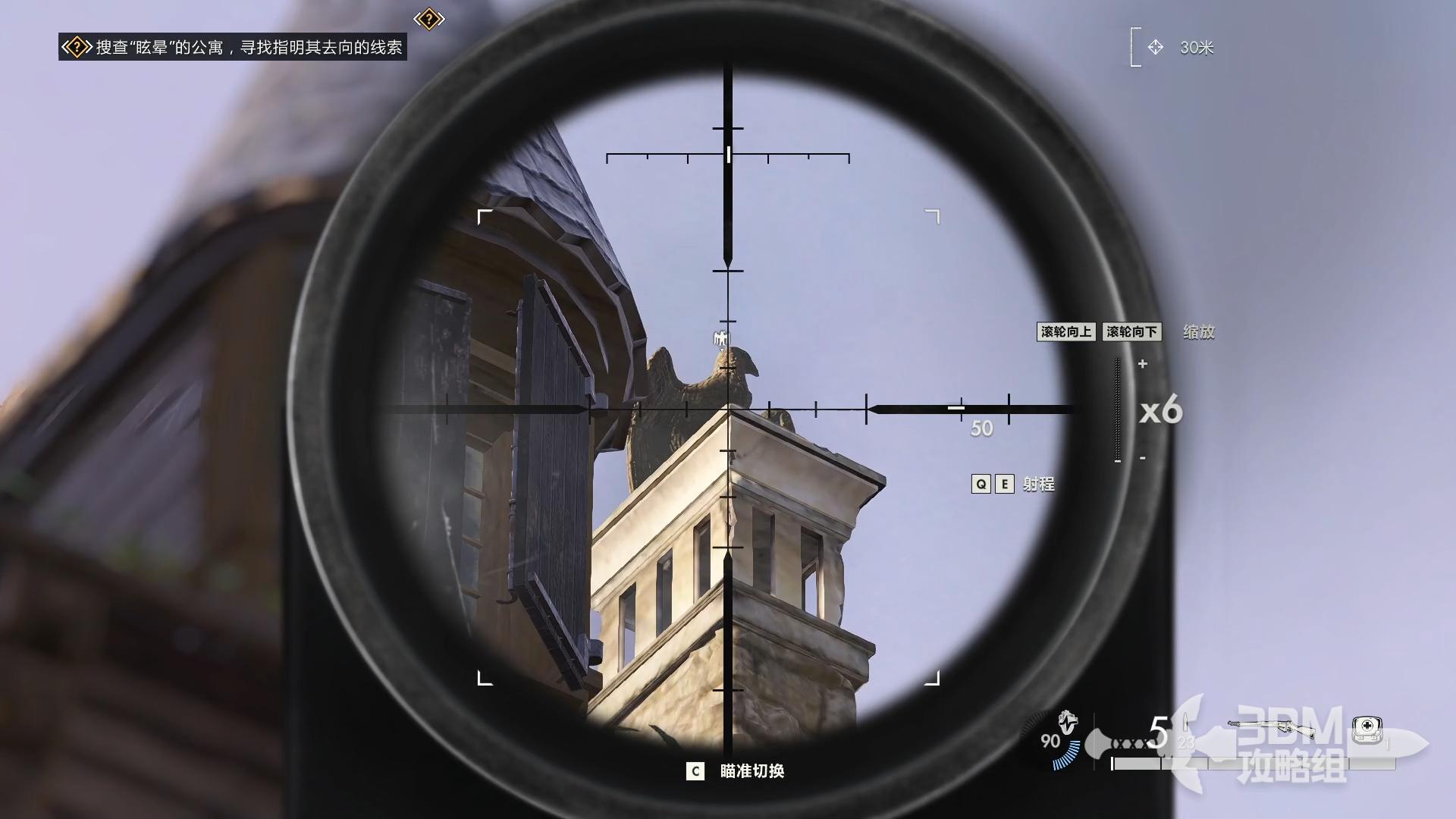
Task: Open the apartment search objective tracker
Action: point(232,48)
